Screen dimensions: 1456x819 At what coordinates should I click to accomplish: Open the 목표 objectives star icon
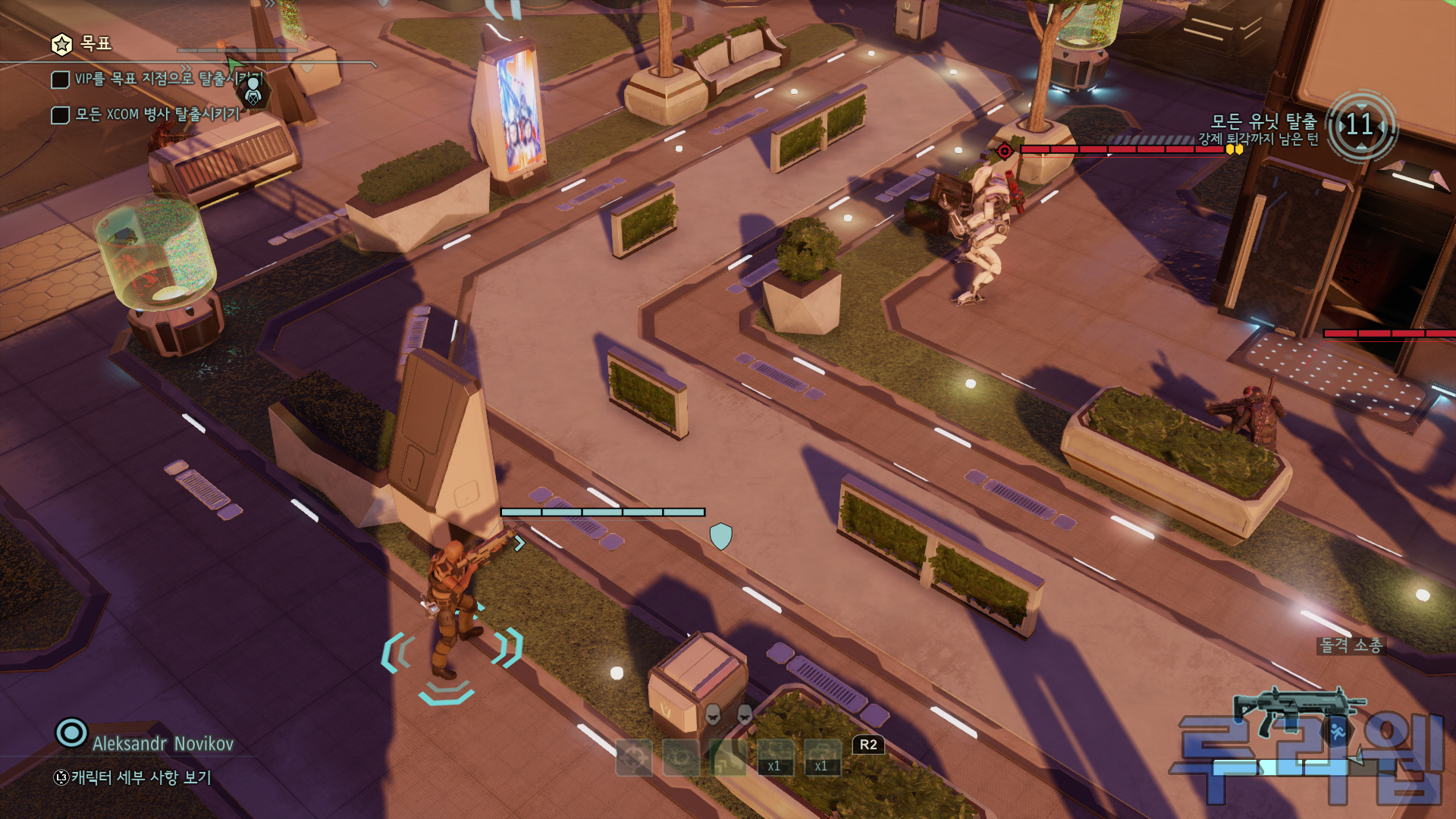click(x=61, y=45)
